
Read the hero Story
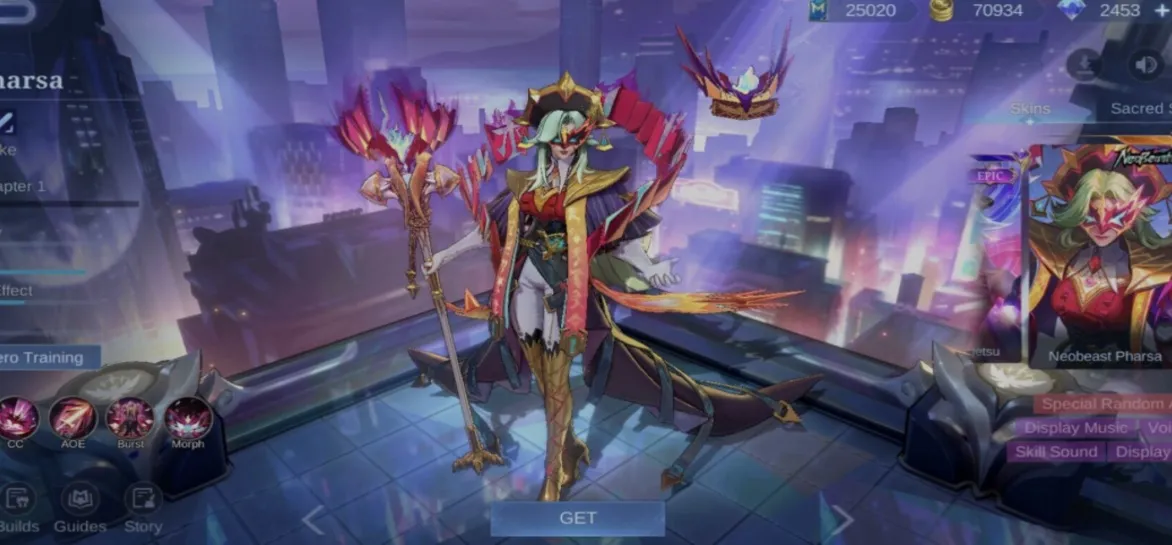click(x=143, y=506)
